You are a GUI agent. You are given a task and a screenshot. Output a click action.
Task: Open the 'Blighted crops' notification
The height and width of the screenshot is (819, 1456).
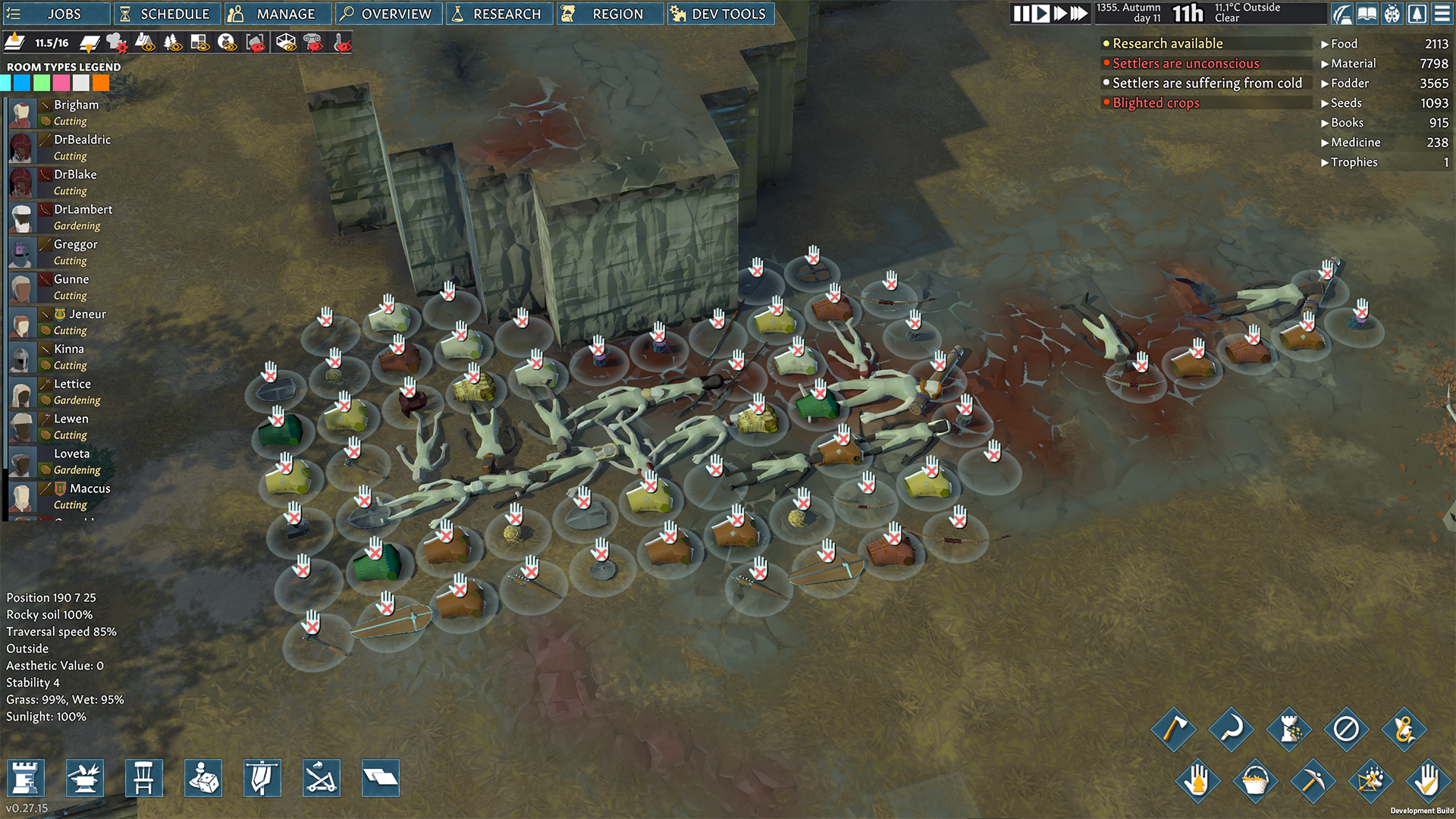pyautogui.click(x=1156, y=103)
